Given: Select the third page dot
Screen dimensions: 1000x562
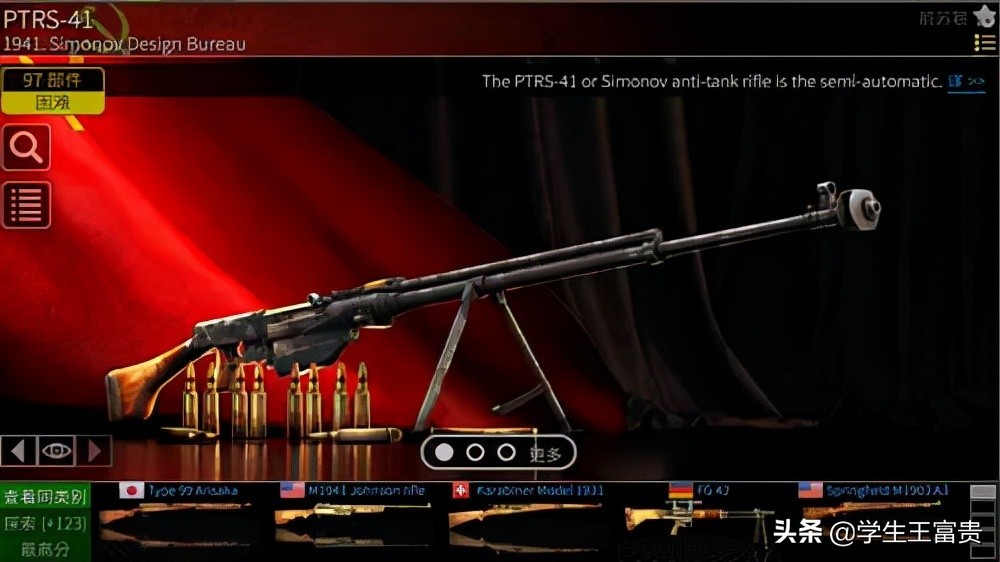Looking at the screenshot, I should pyautogui.click(x=506, y=452).
